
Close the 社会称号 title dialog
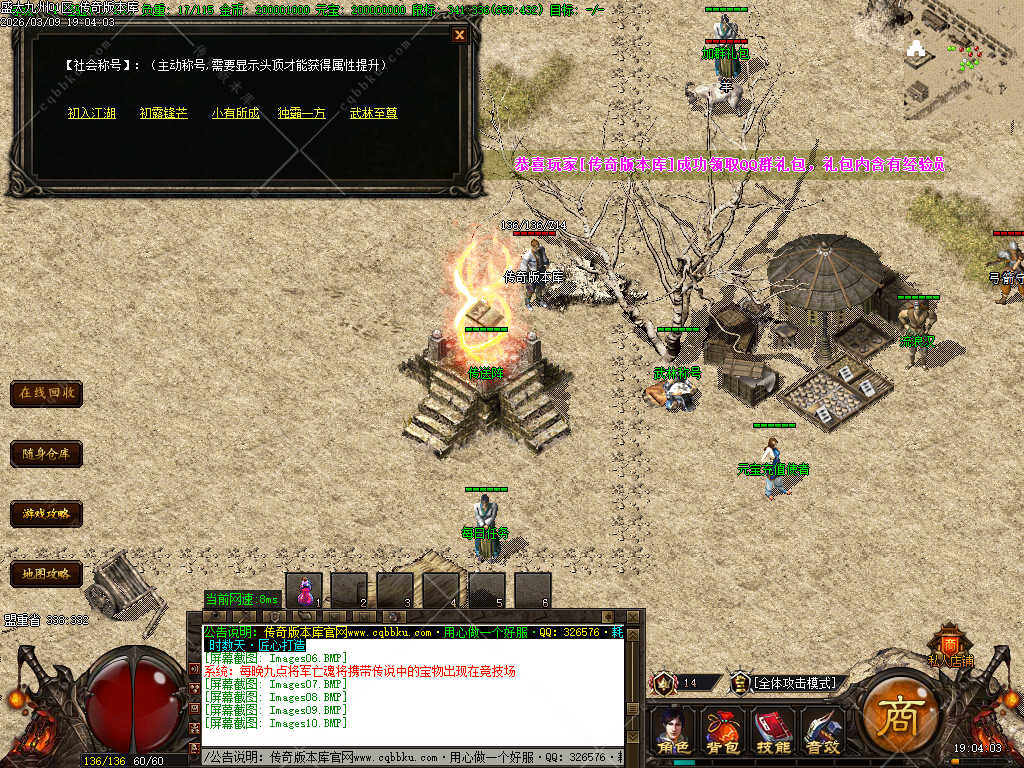pos(459,35)
